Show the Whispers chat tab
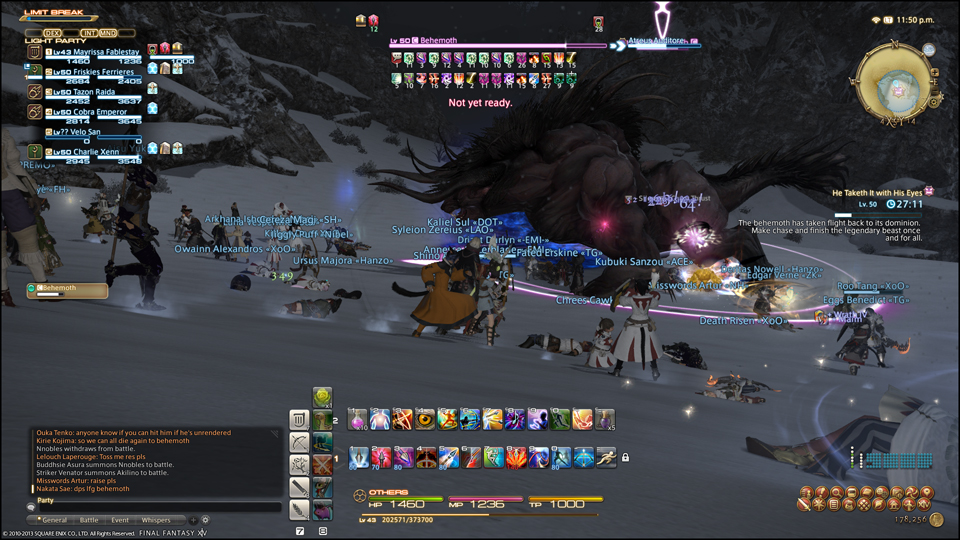The width and height of the screenshot is (960, 540). click(155, 520)
